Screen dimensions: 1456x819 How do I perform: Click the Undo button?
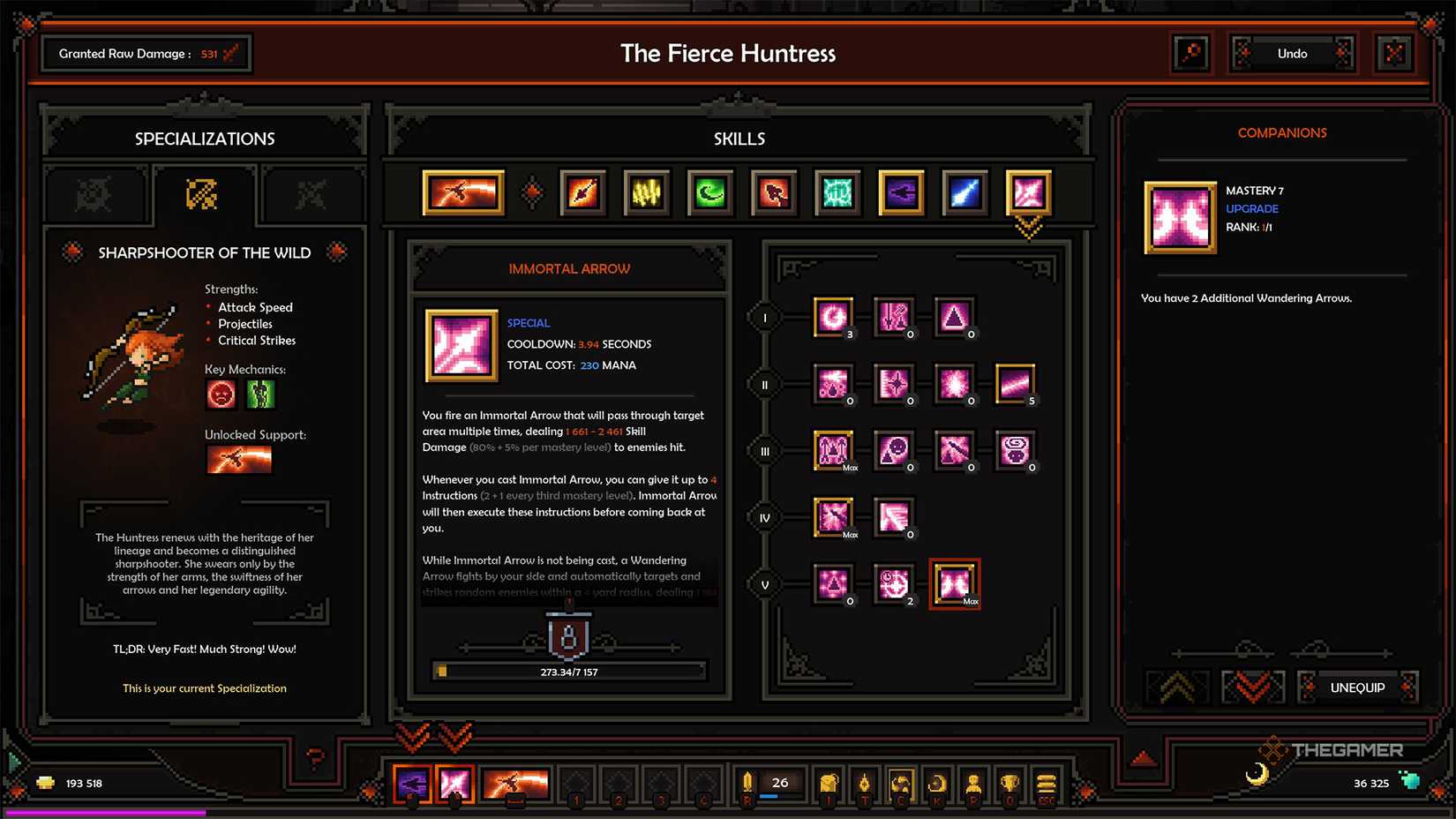(1292, 53)
